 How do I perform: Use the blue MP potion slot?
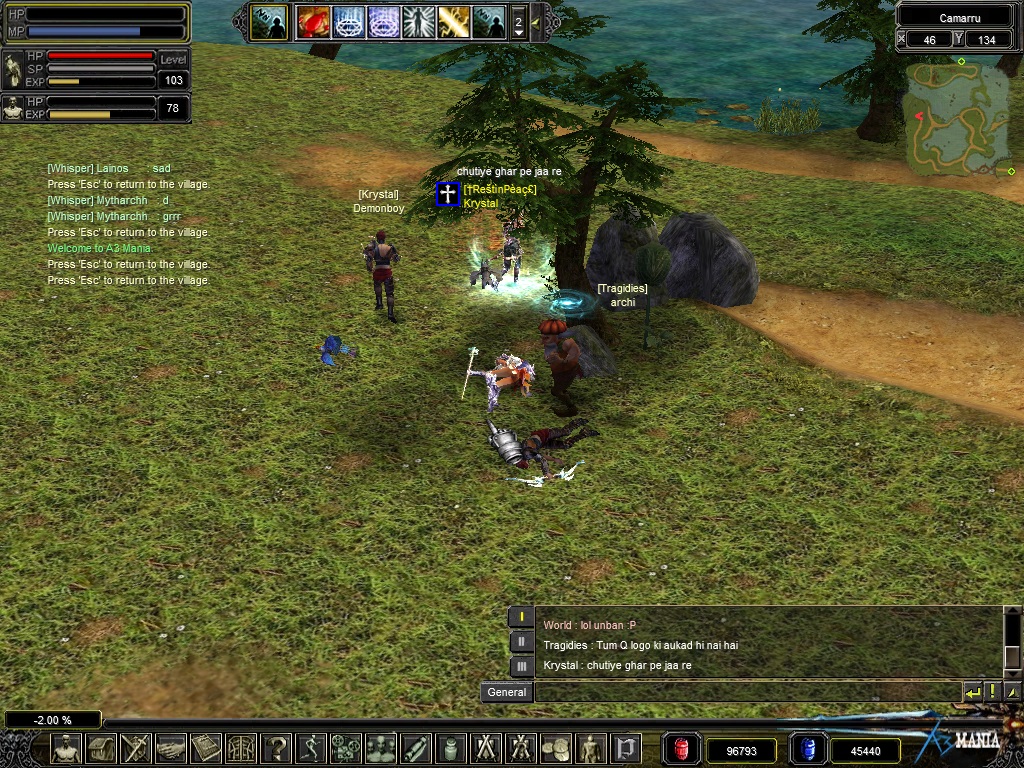(808, 749)
